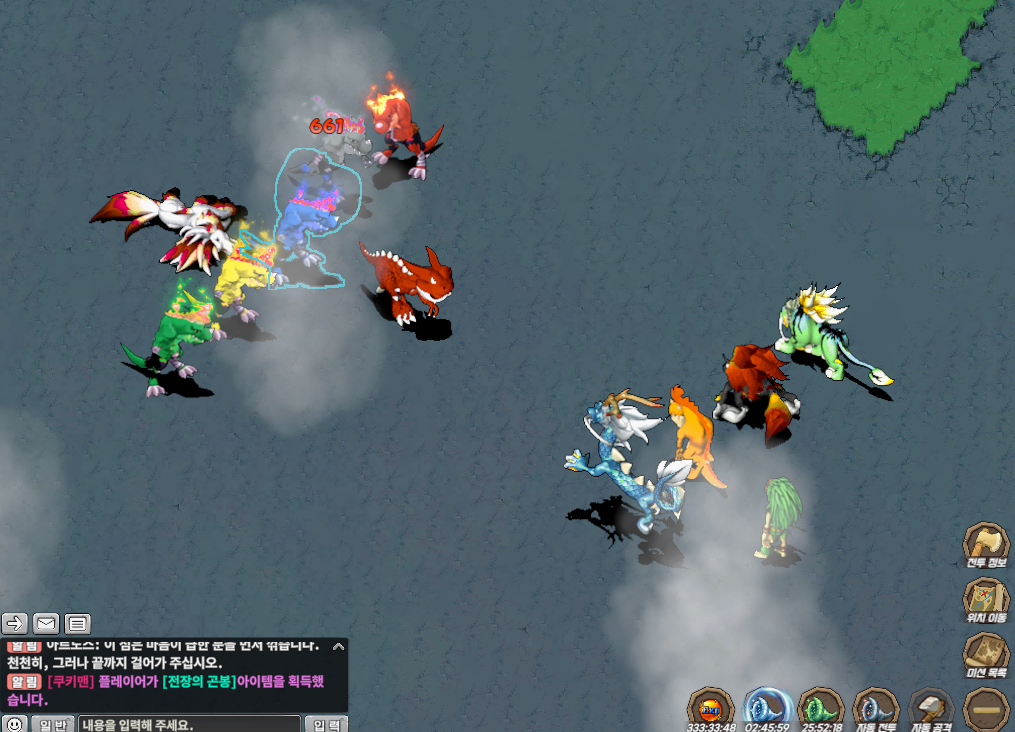Image resolution: width=1015 pixels, height=732 pixels.
Task: Focus the chat message input field
Action: (x=189, y=724)
